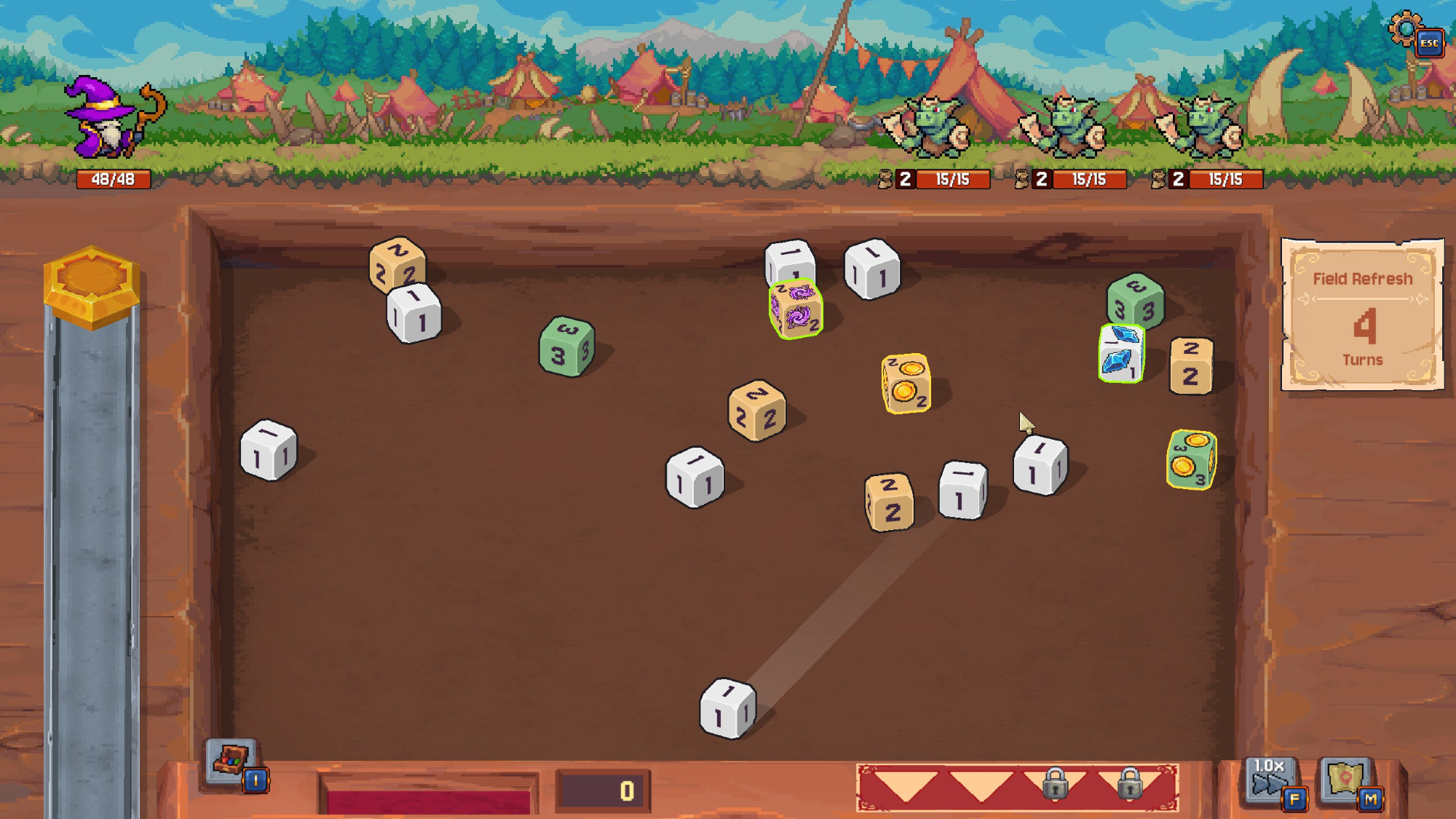Pick the blue crystal die
Viewport: 1456px width, 819px height.
click(1121, 353)
